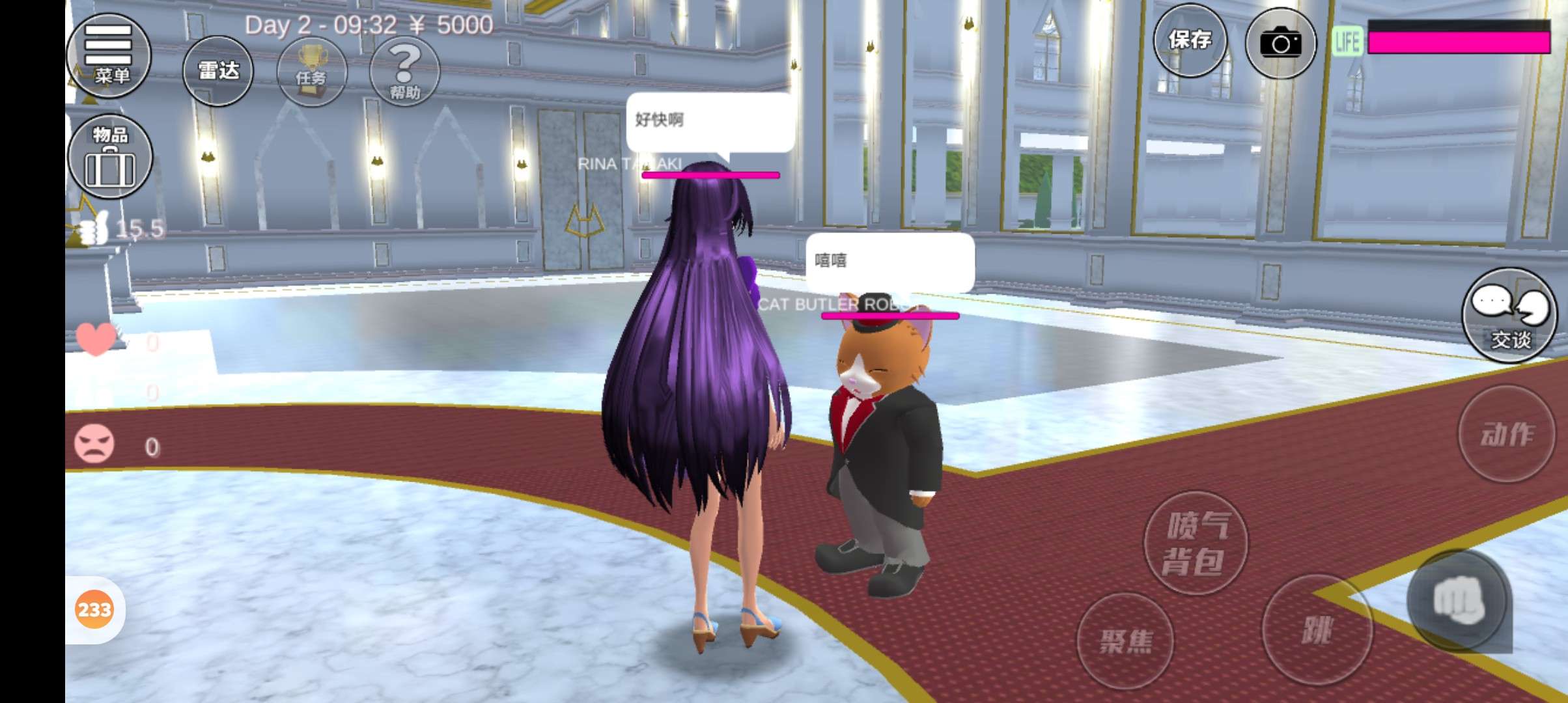
Task: Punch with the fist attack button
Action: click(1459, 600)
